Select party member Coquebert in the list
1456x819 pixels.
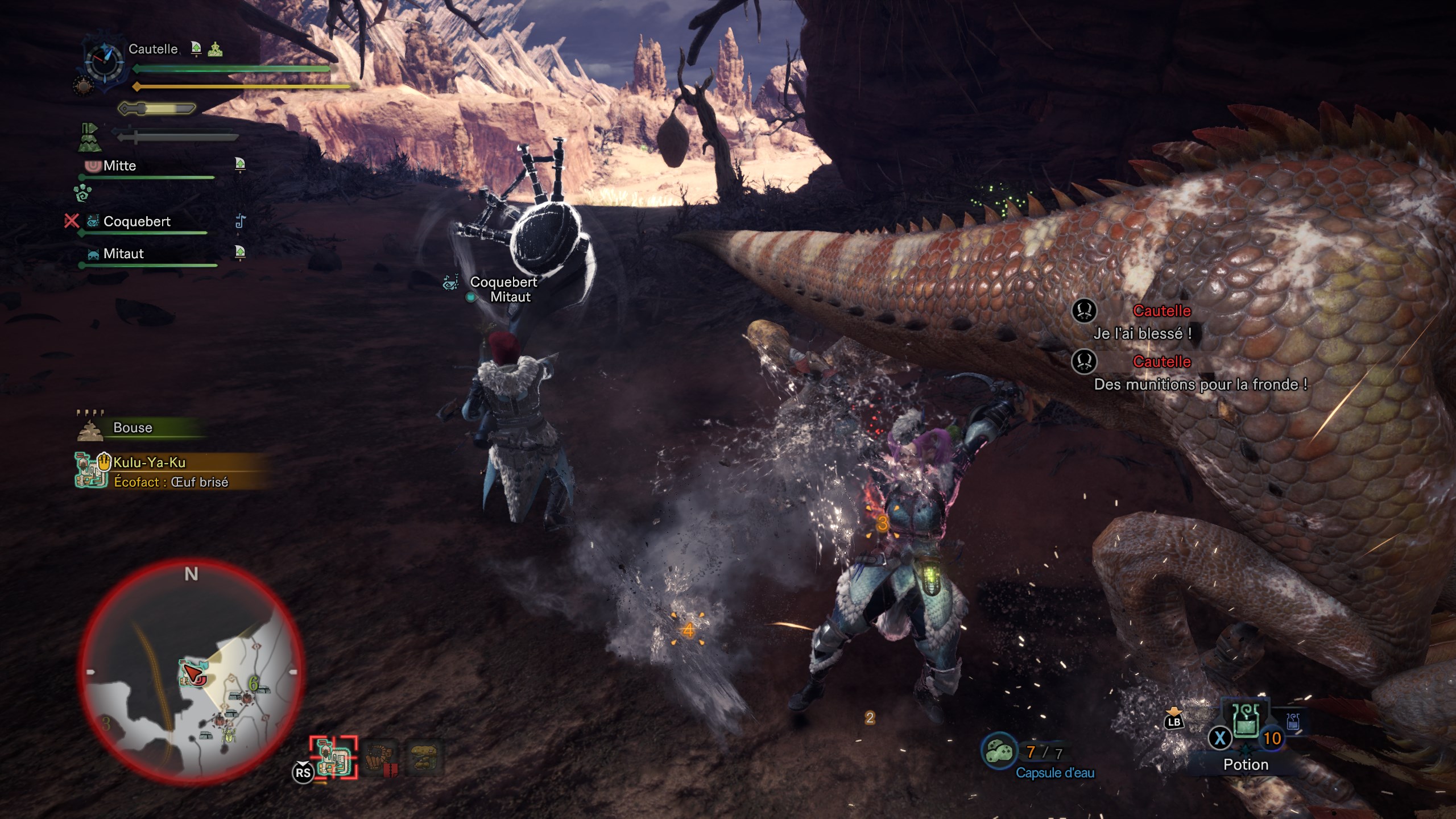pyautogui.click(x=136, y=222)
